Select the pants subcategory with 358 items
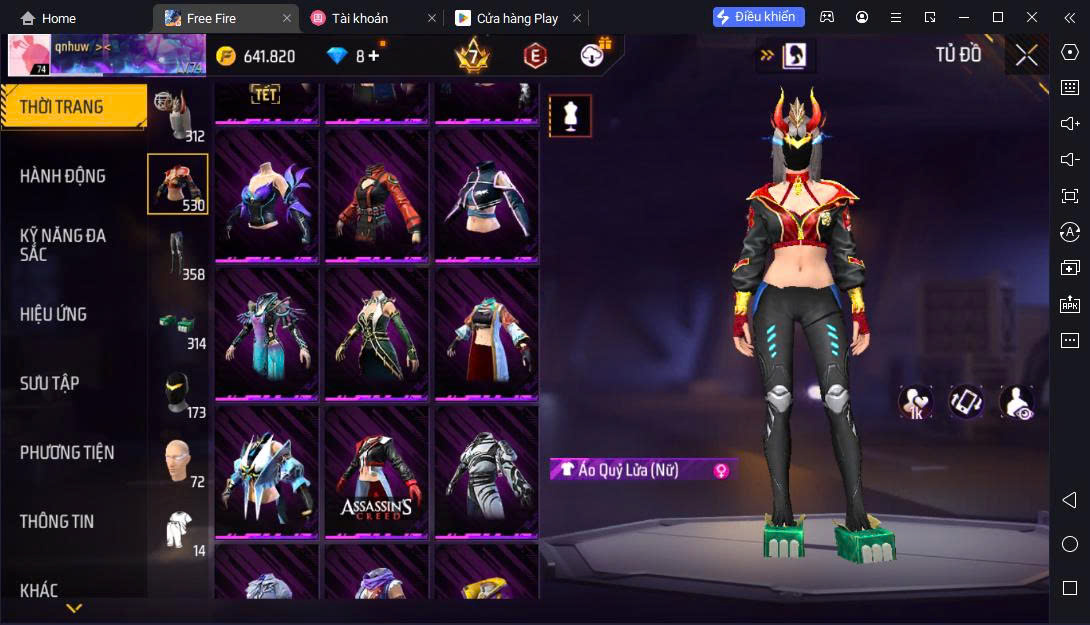This screenshot has height=625, width=1090. tap(179, 255)
